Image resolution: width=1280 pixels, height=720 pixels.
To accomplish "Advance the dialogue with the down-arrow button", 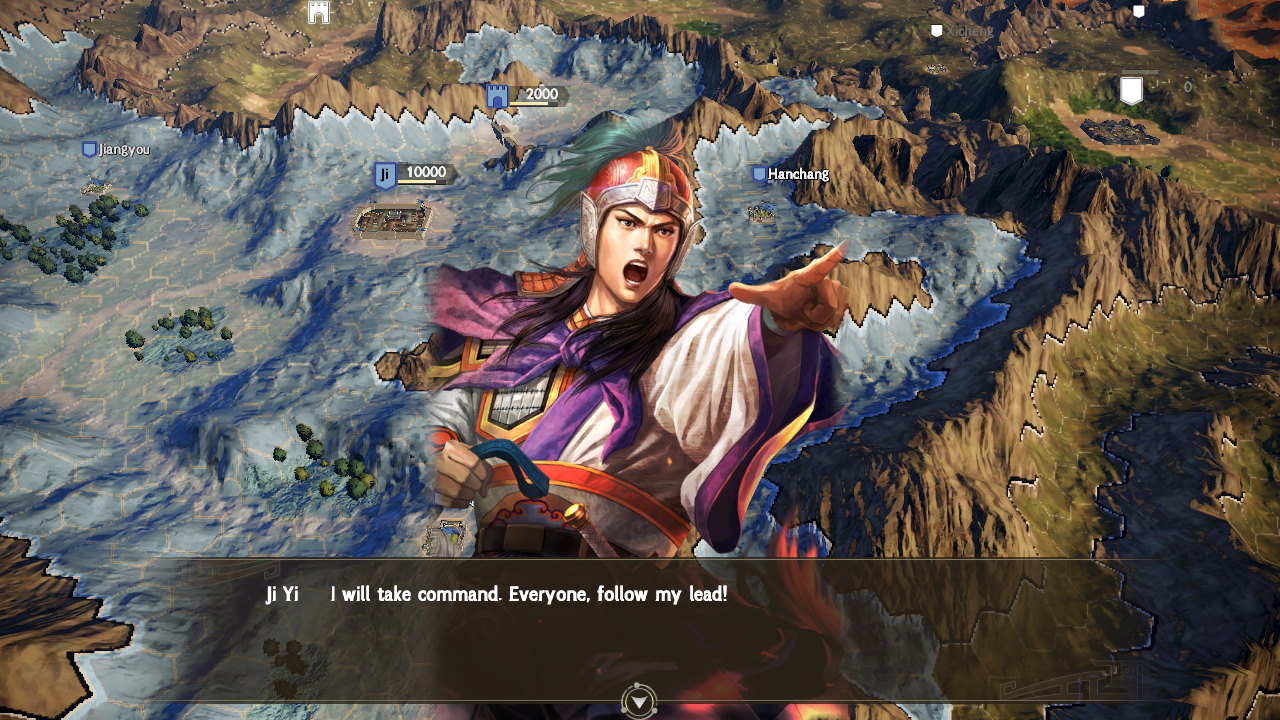I will click(x=637, y=702).
